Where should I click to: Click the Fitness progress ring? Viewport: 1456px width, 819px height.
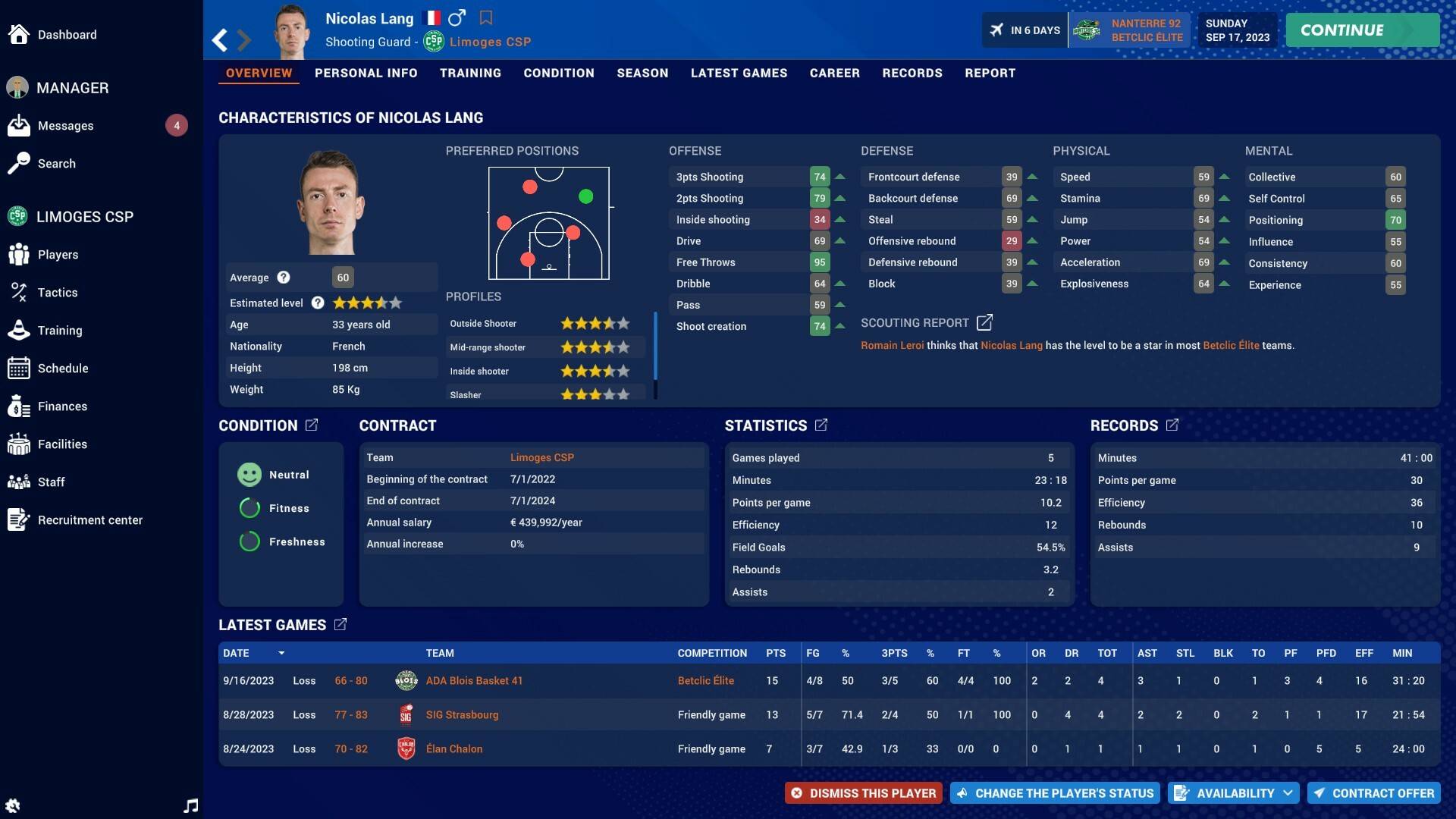coord(250,508)
